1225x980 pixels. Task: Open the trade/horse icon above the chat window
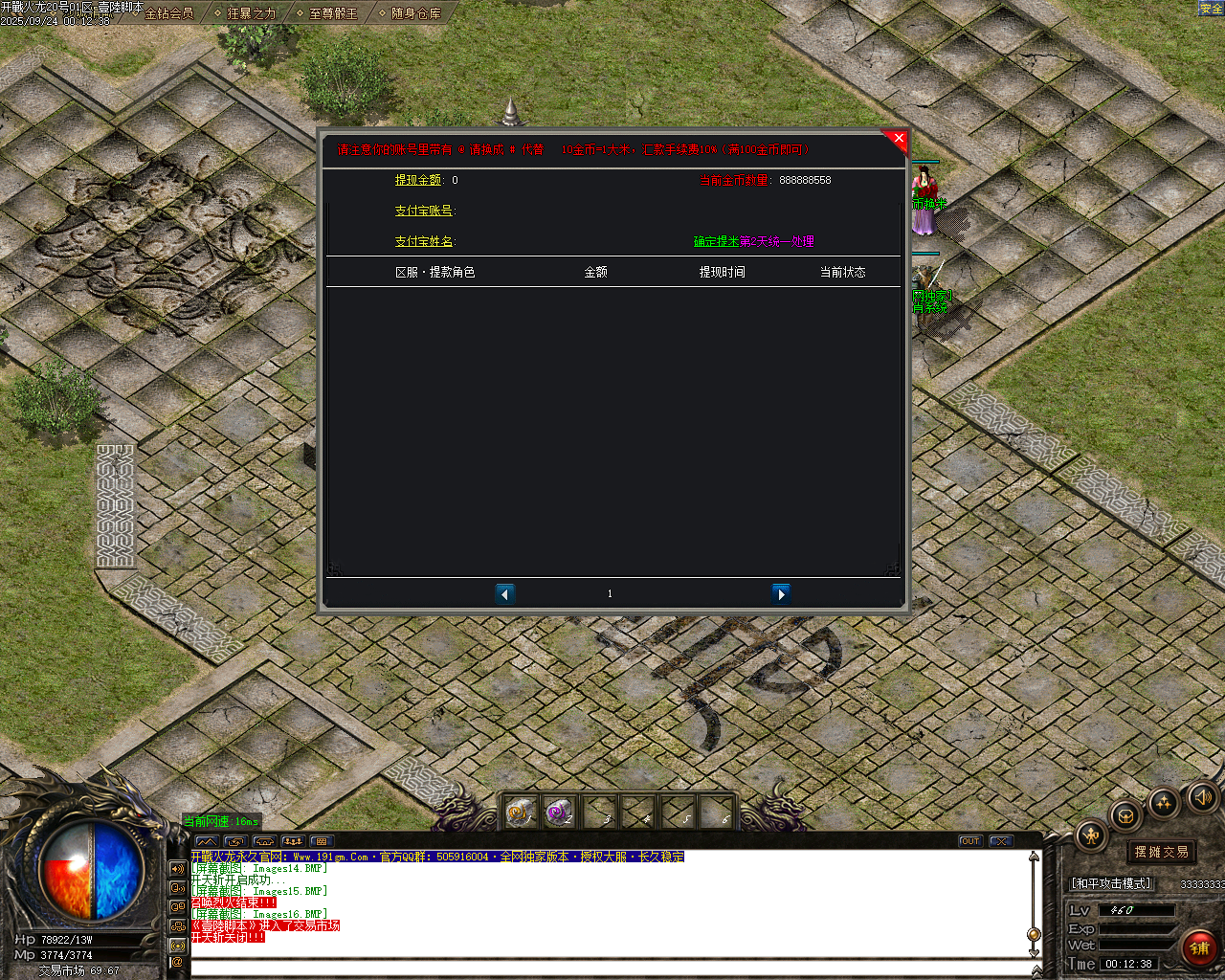point(263,841)
